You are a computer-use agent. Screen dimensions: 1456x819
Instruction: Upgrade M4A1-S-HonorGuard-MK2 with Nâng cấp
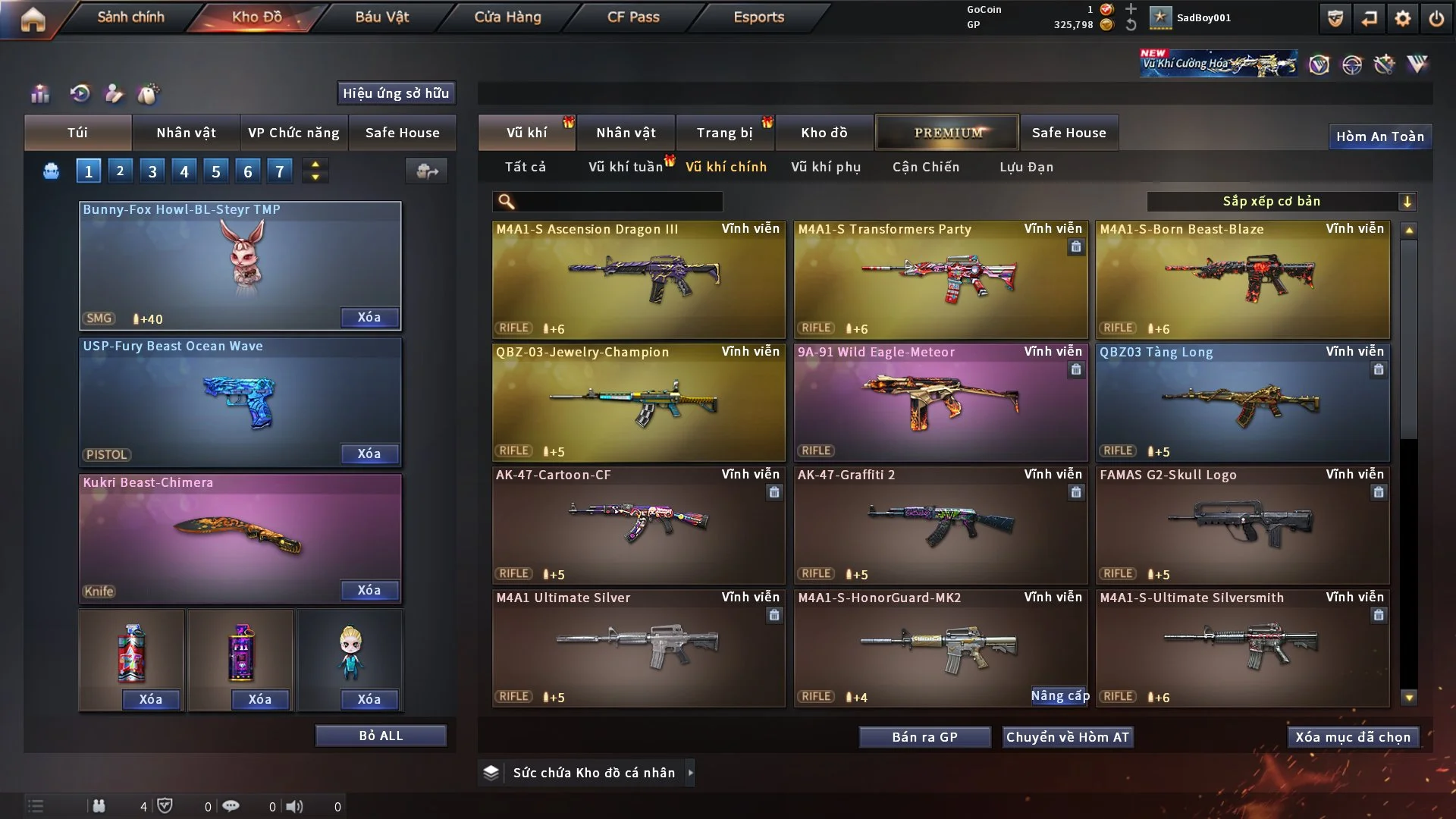coord(1059,695)
